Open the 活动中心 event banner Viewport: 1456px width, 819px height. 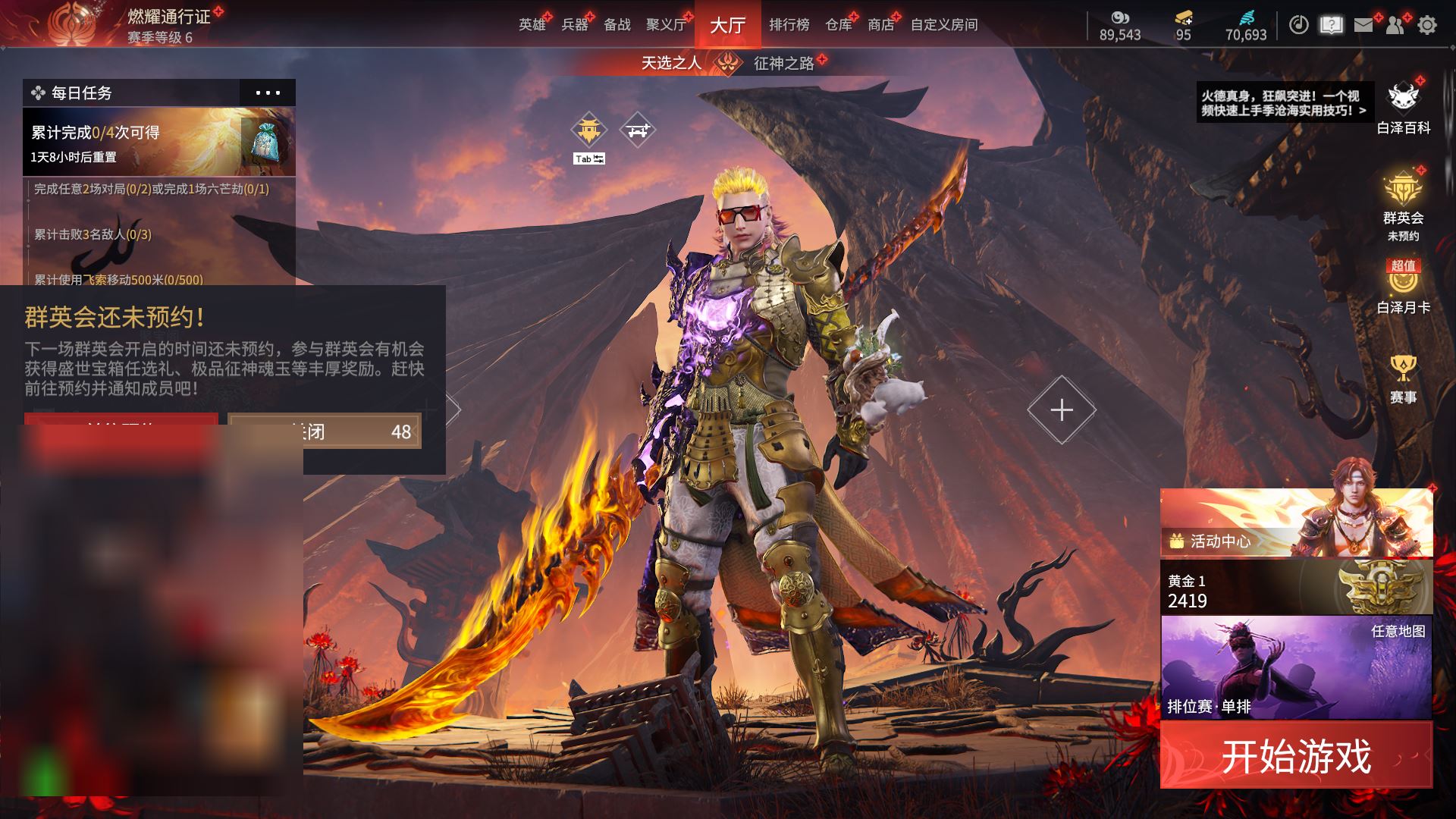coord(1296,523)
